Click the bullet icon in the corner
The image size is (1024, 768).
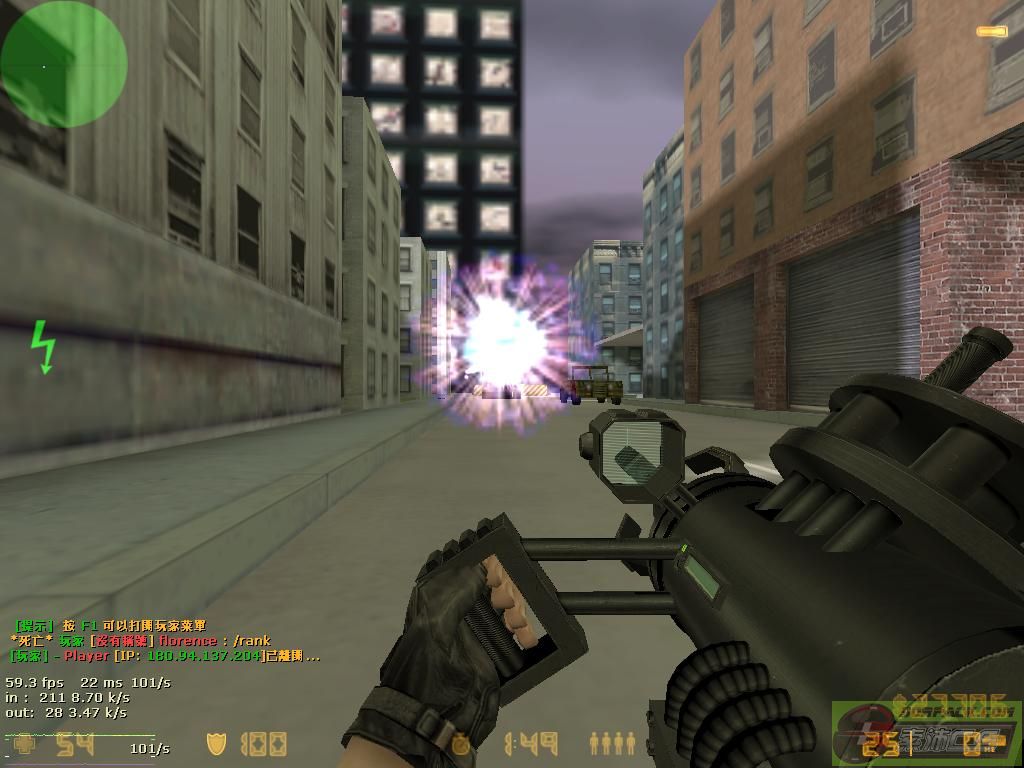(x=991, y=32)
